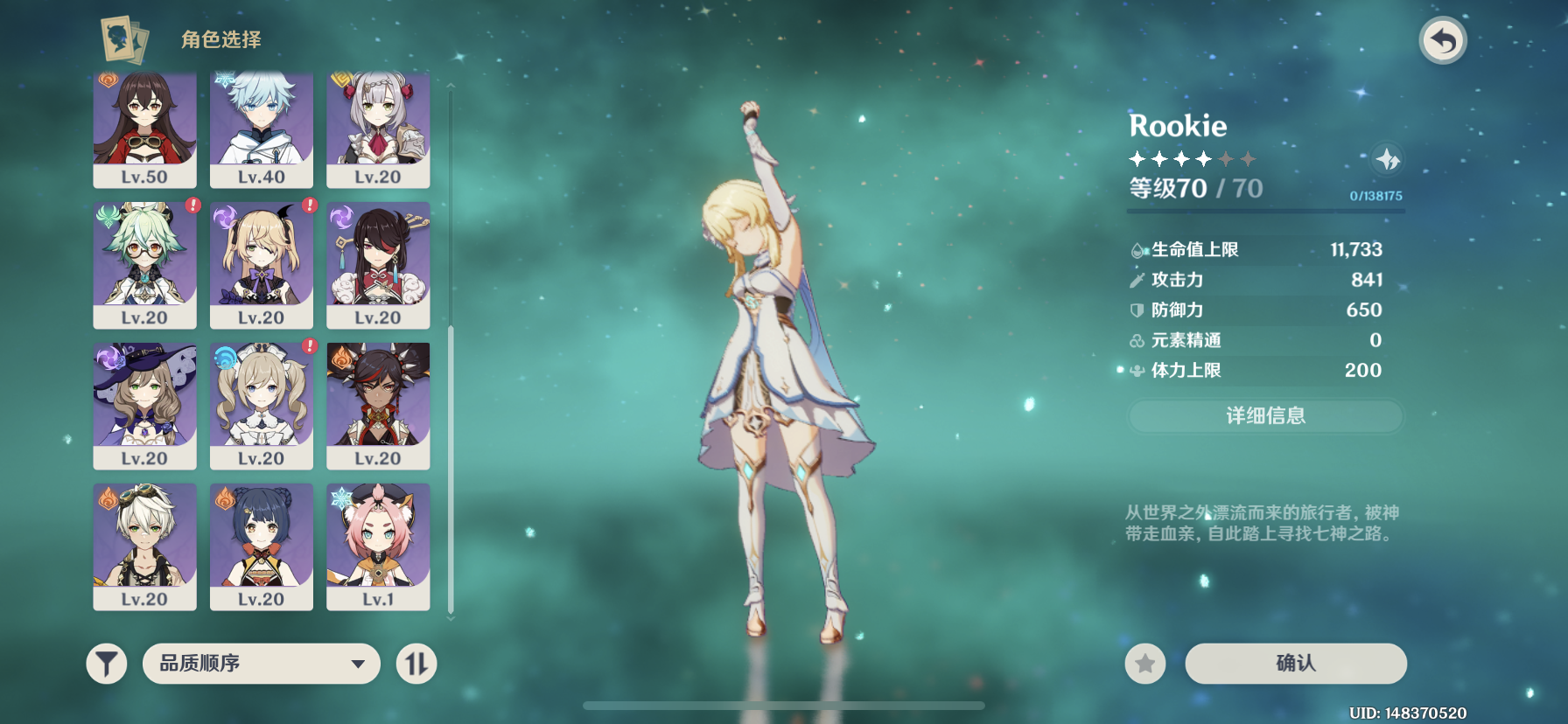
Task: Click the star favorite button
Action: tap(1144, 665)
